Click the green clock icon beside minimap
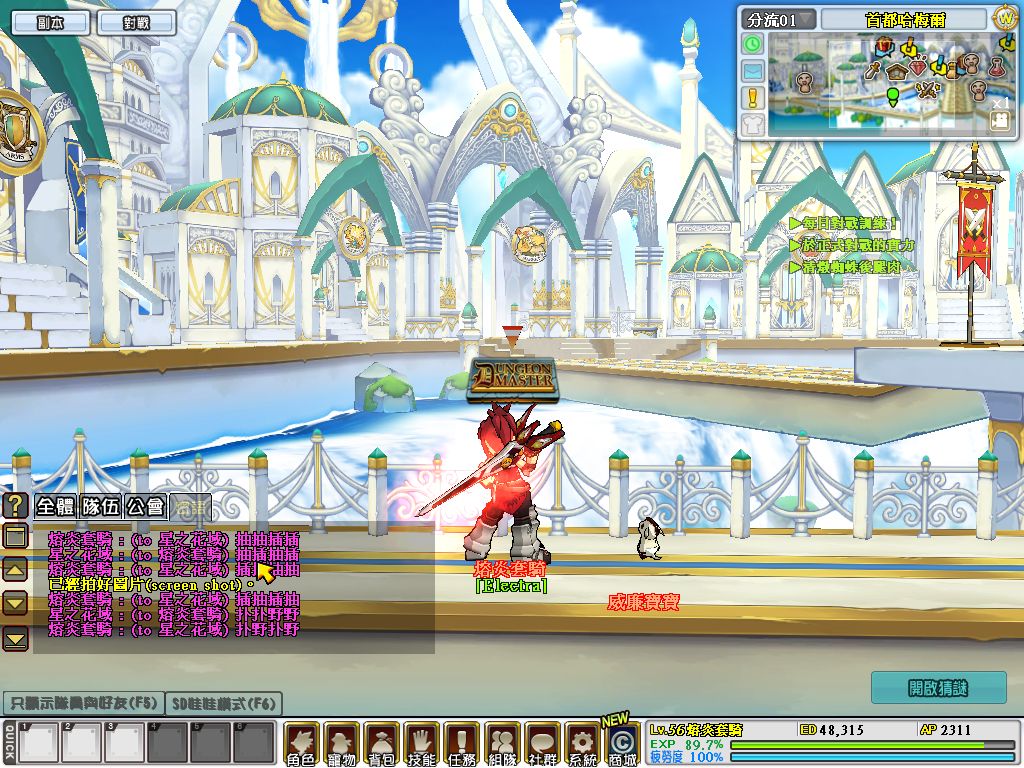The image size is (1024, 768). pos(752,44)
